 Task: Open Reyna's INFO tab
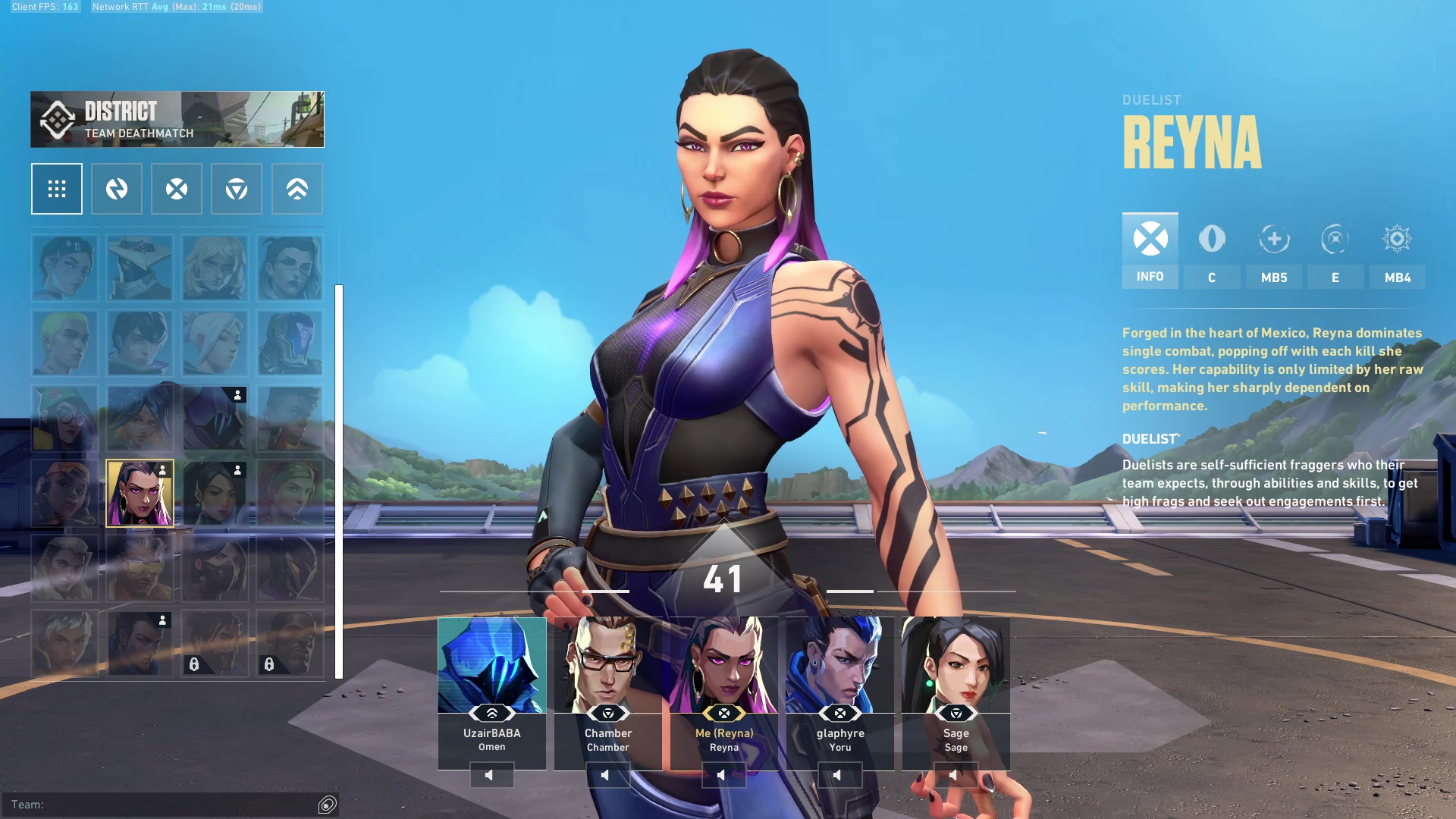click(1150, 250)
